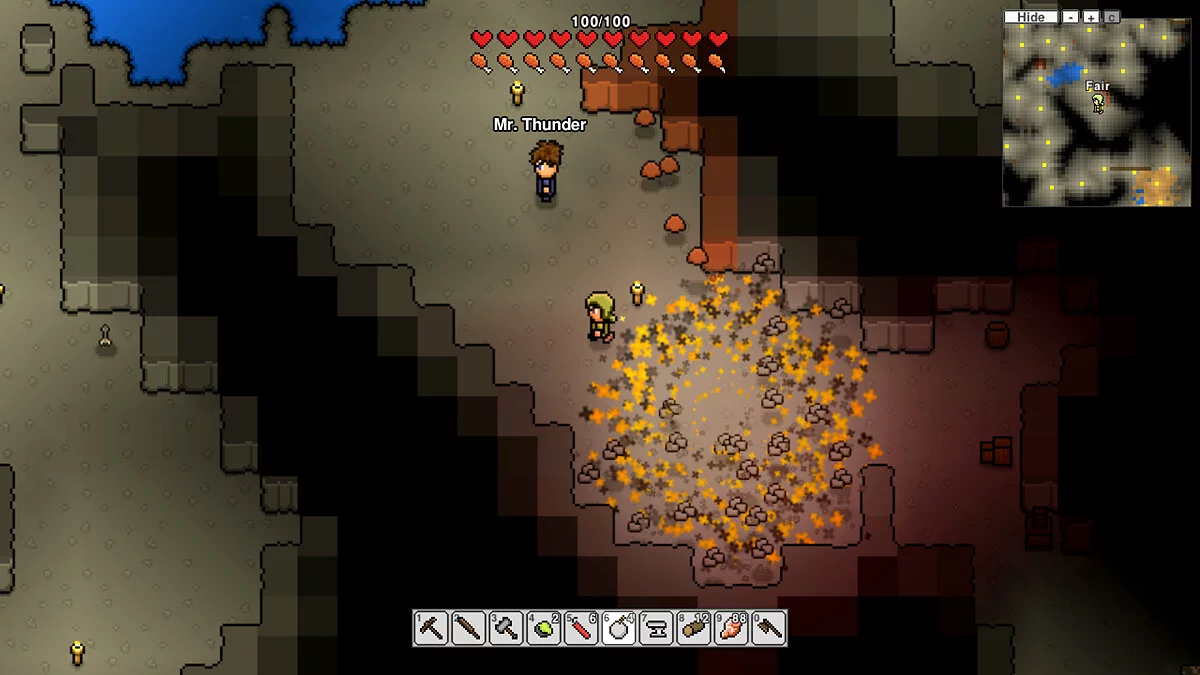Image resolution: width=1200 pixels, height=675 pixels.
Task: Hide the minimap with the Hide button
Action: coord(1030,17)
